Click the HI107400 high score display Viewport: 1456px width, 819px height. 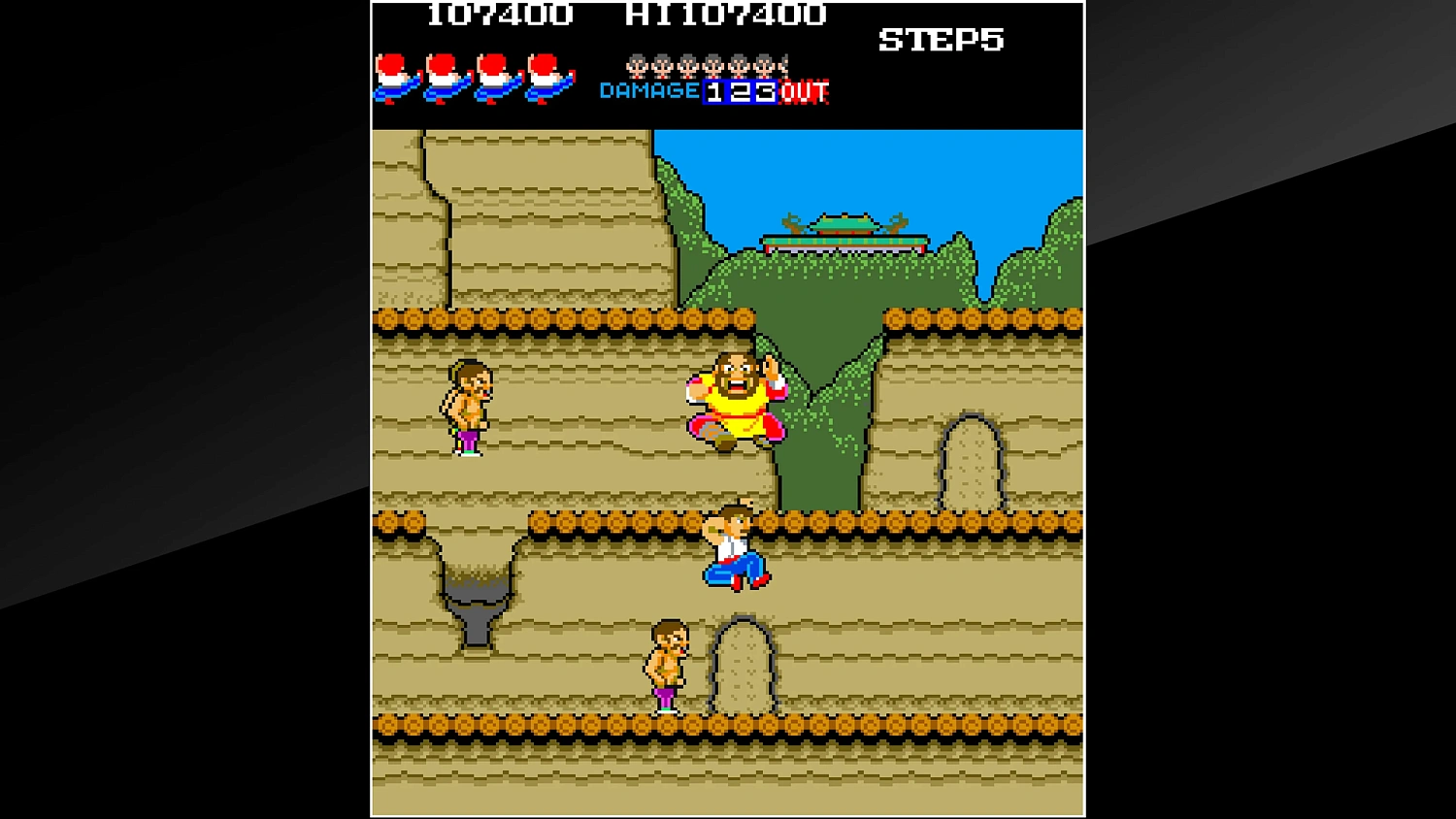[x=730, y=15]
